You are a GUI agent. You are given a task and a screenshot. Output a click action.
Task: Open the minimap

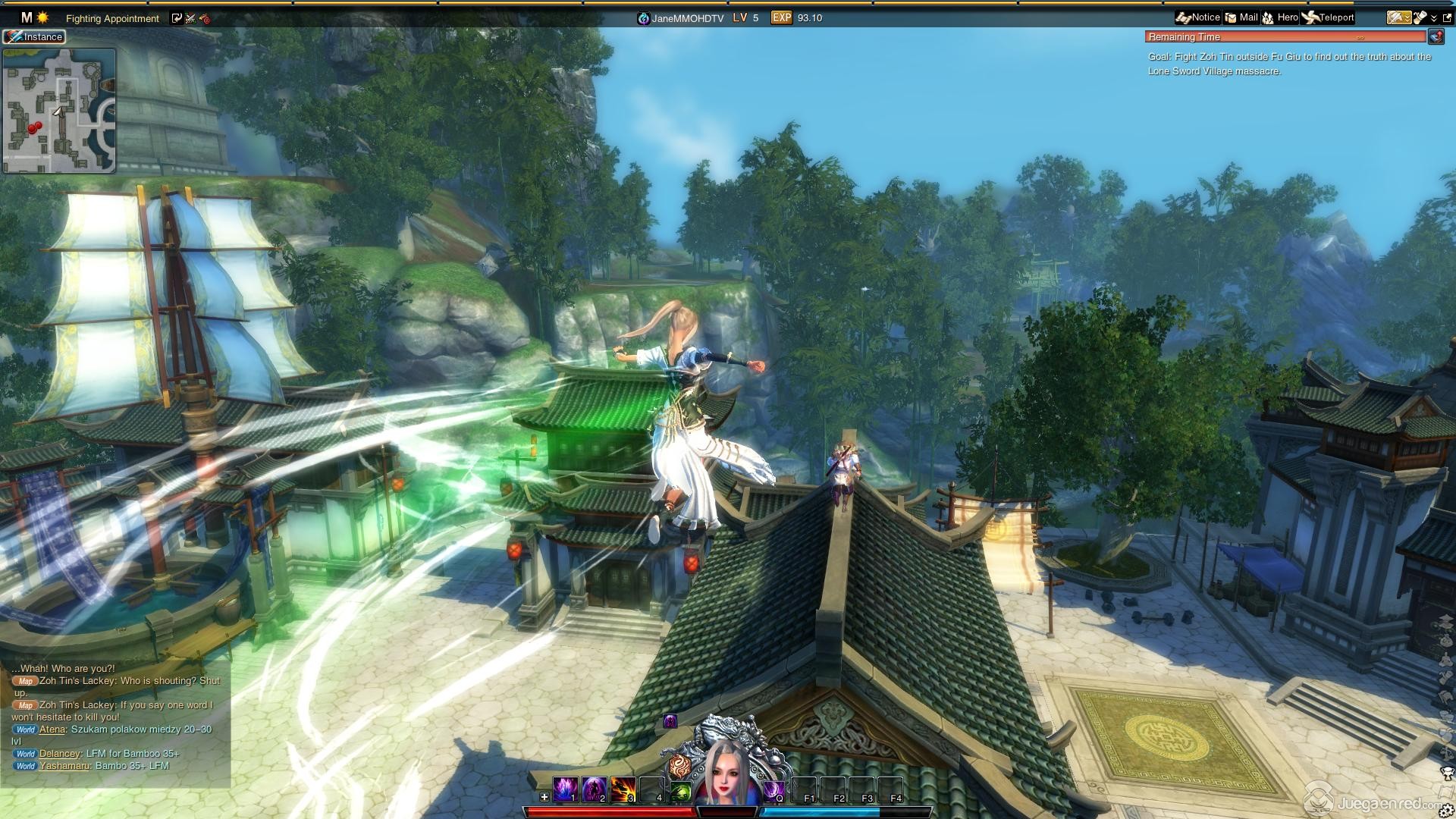coord(59,111)
